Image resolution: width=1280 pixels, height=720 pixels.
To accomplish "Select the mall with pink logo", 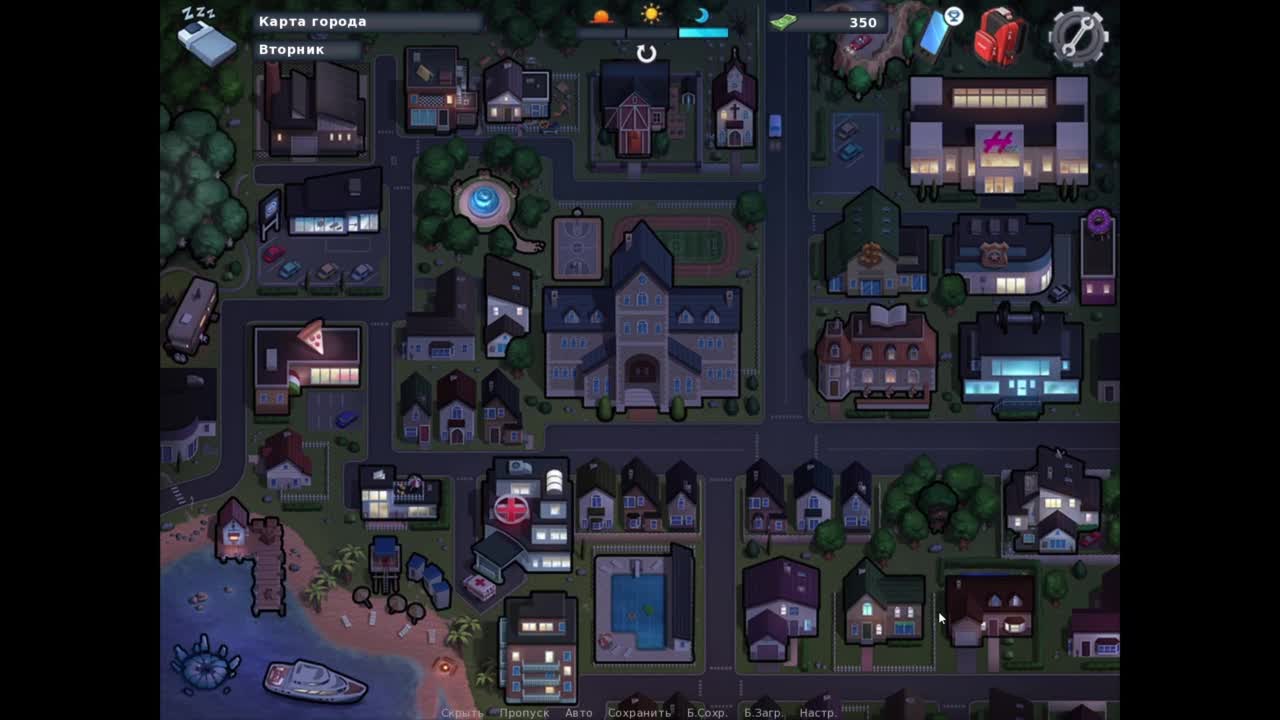I will [x=997, y=136].
